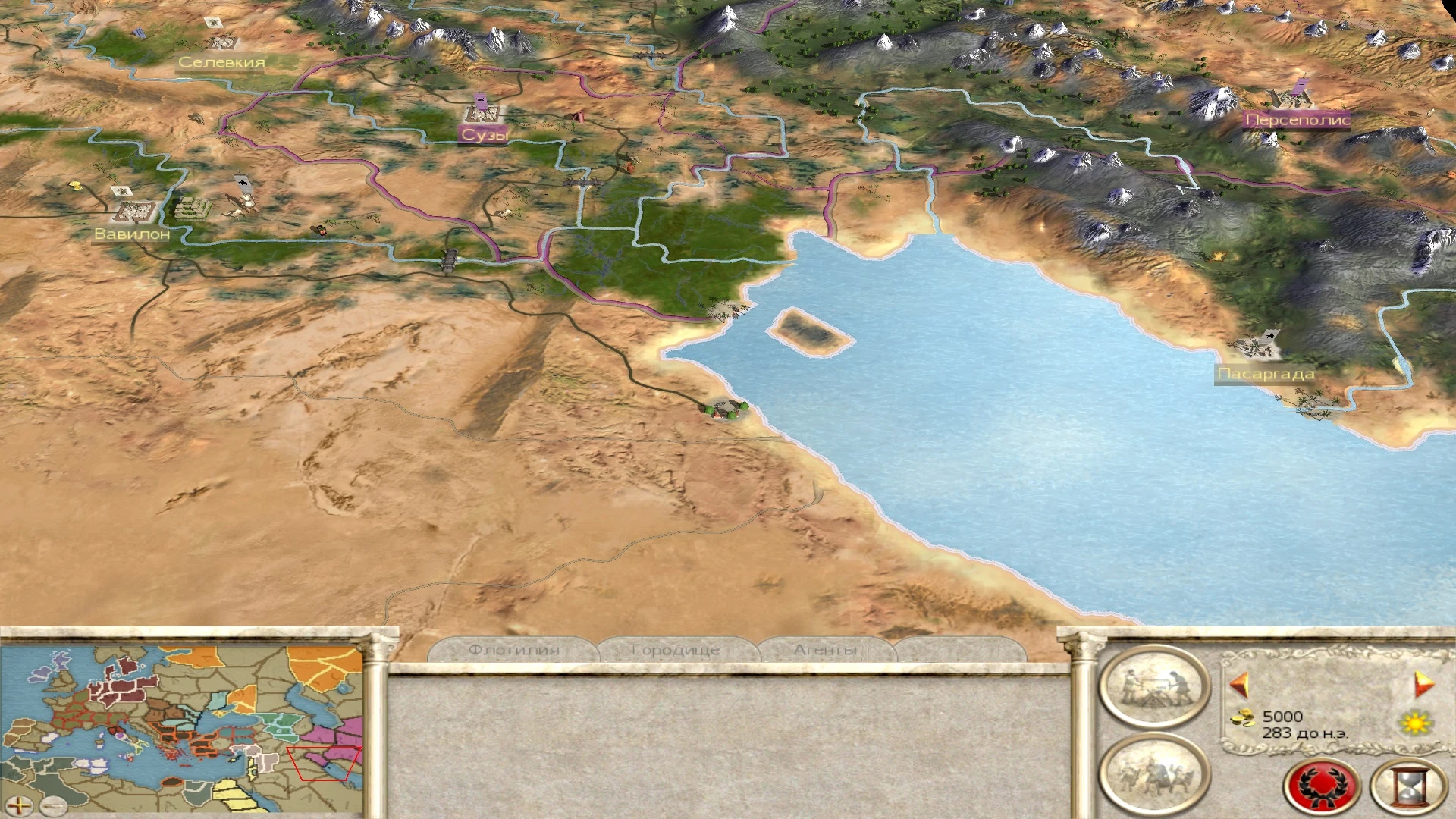Click the Пасаргада city label
This screenshot has width=1456, height=819.
[1267, 373]
